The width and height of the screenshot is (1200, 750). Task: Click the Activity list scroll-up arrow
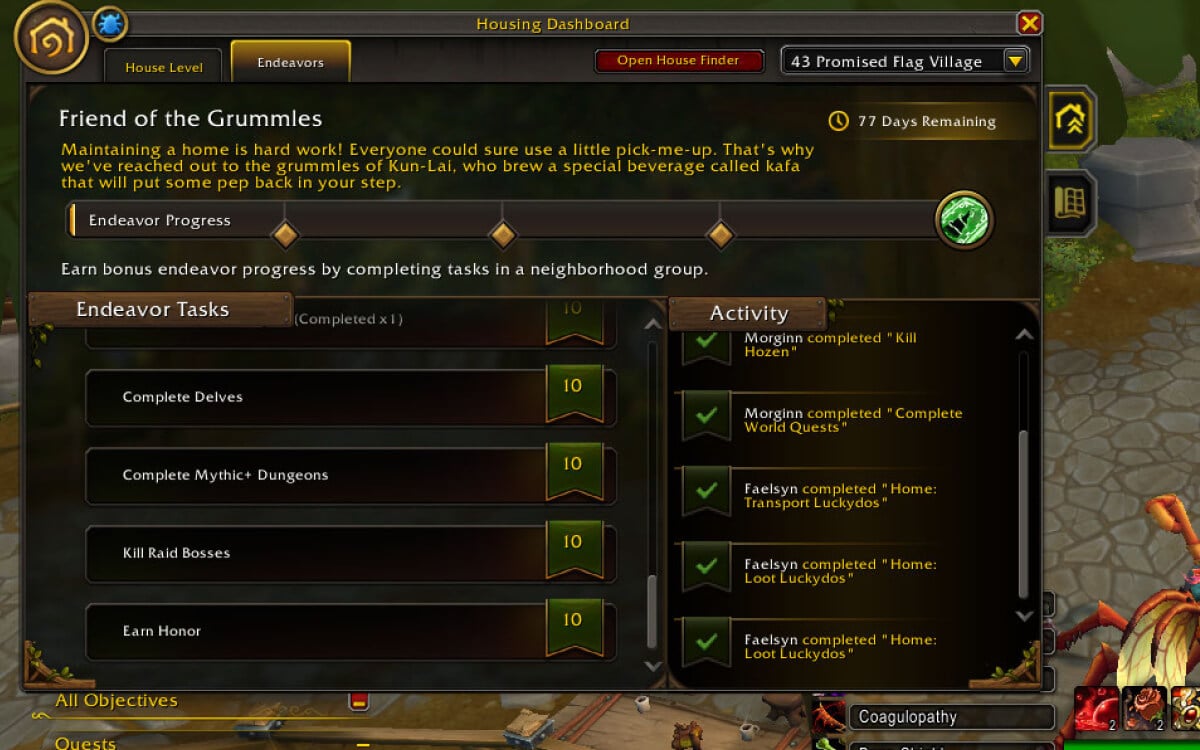pos(1023,336)
